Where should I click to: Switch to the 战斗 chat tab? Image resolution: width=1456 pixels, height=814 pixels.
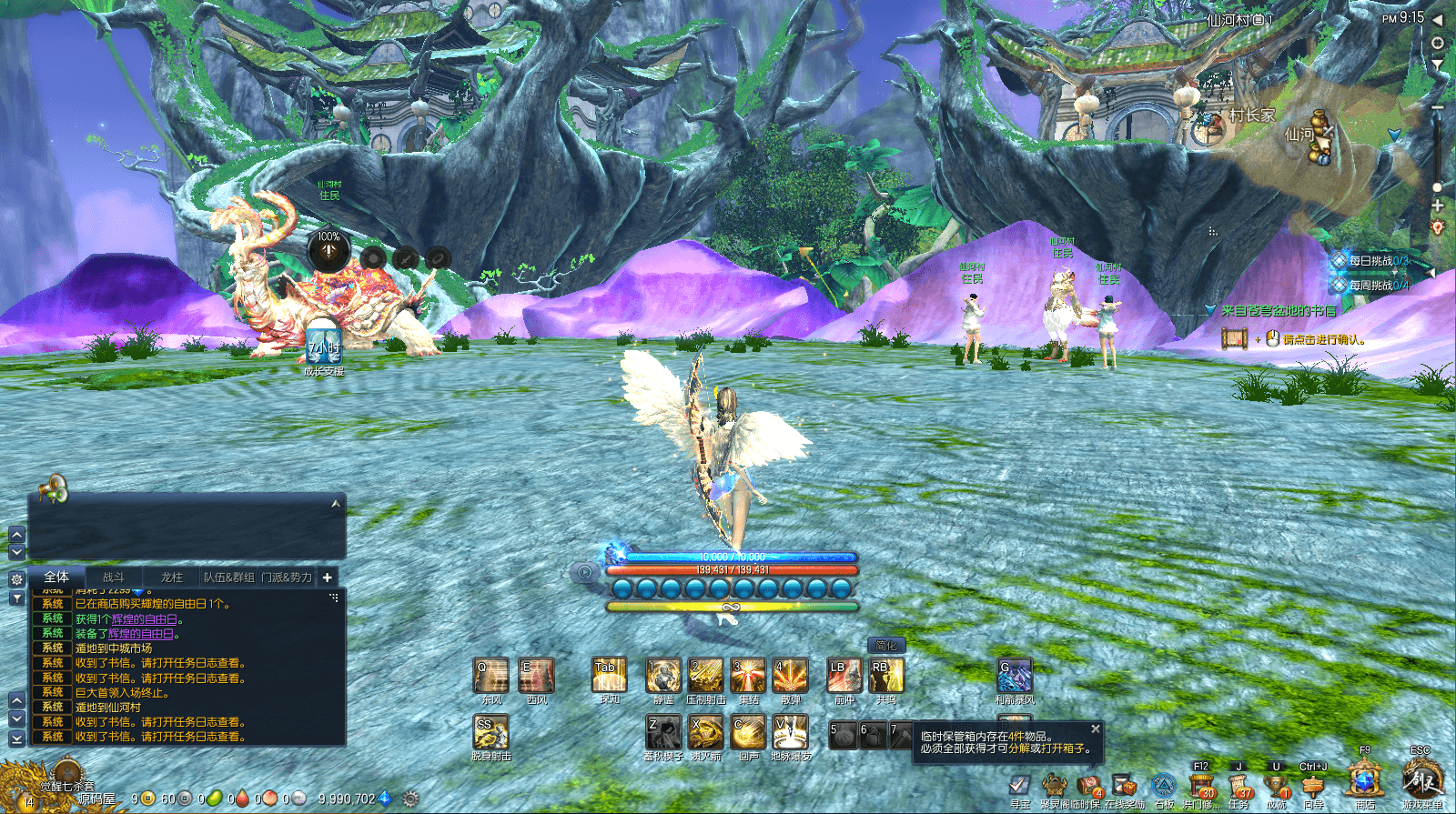114,578
